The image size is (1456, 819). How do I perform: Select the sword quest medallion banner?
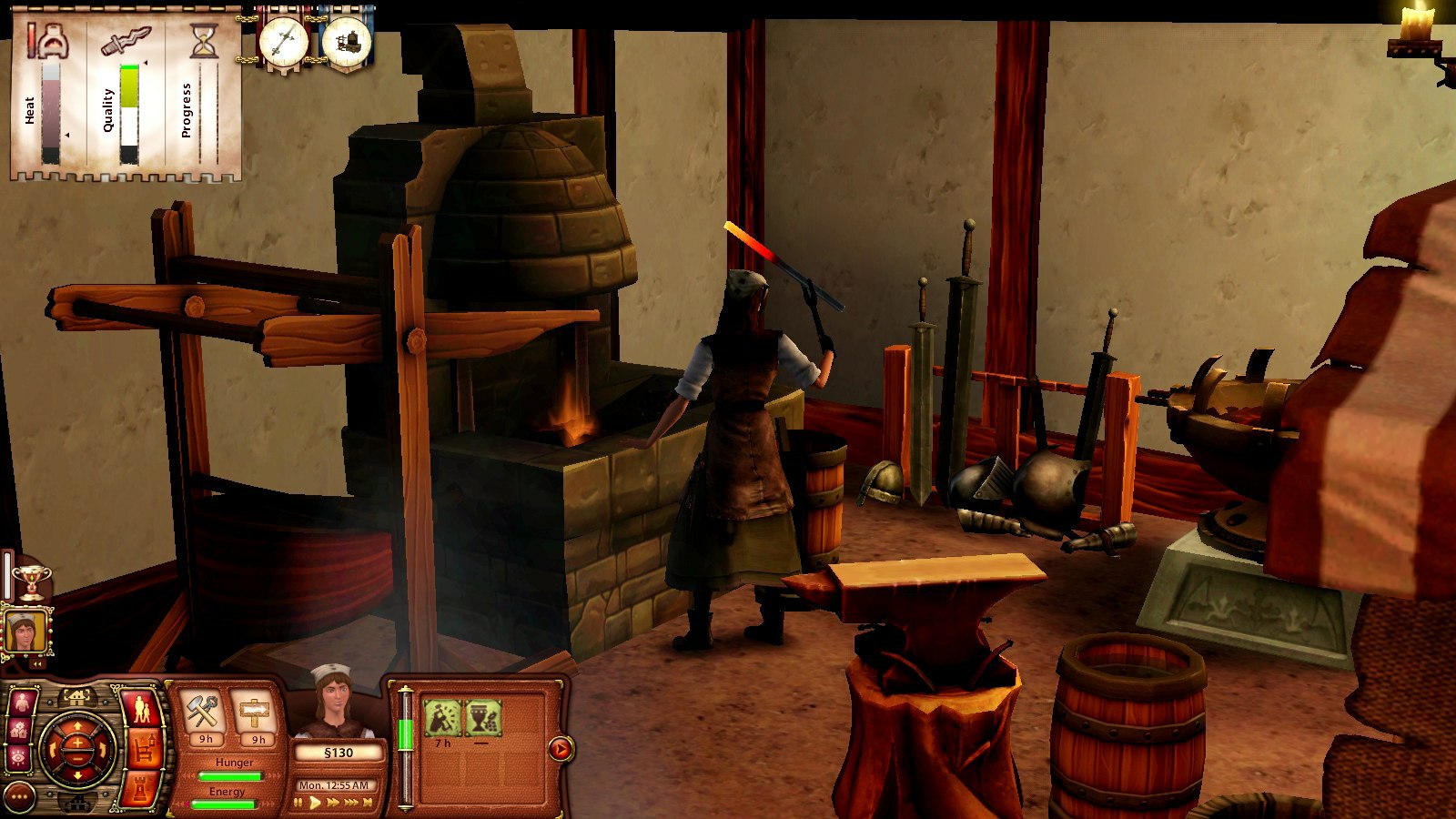(283, 41)
